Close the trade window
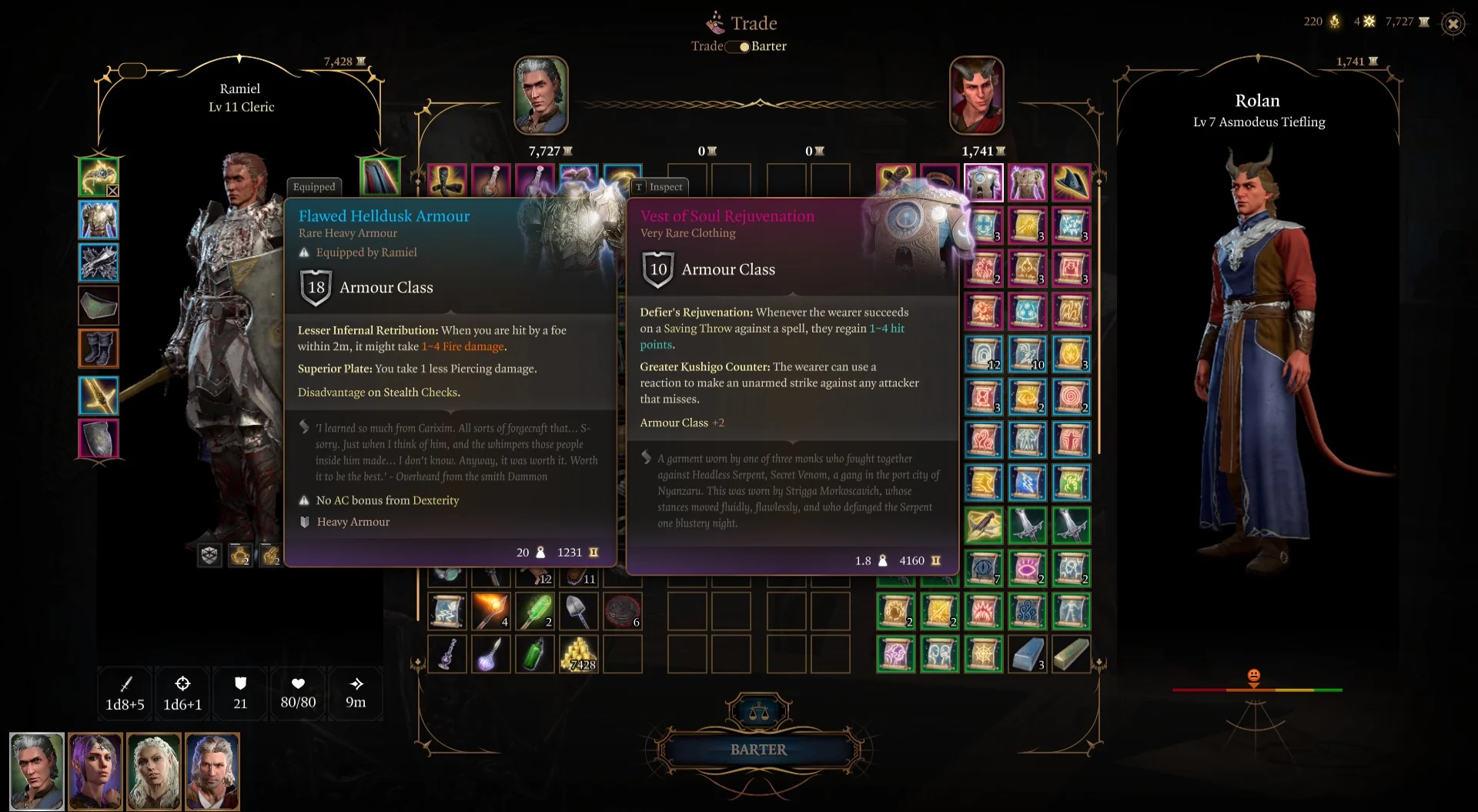This screenshot has height=812, width=1478. [1452, 23]
